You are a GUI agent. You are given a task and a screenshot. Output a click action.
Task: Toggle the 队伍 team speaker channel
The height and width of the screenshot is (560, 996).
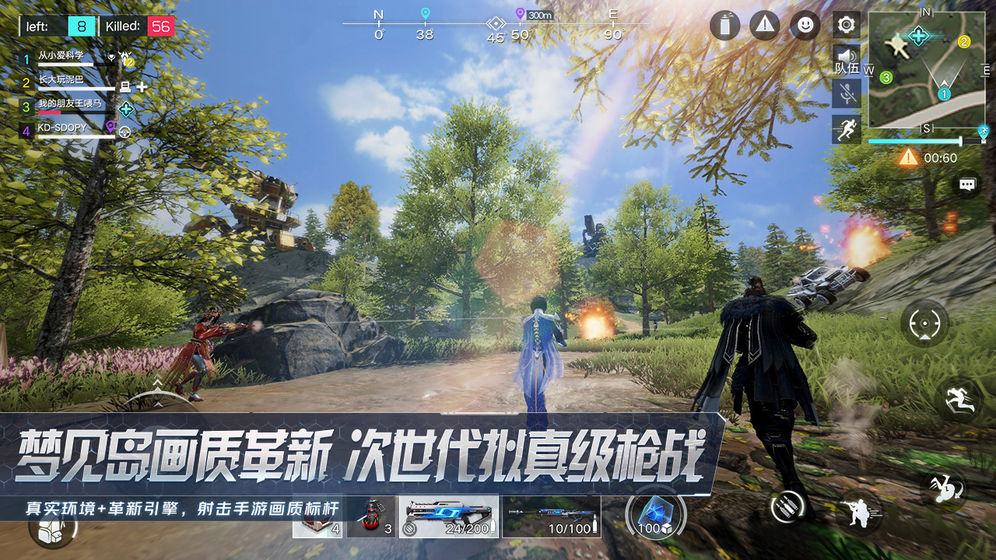(x=846, y=59)
